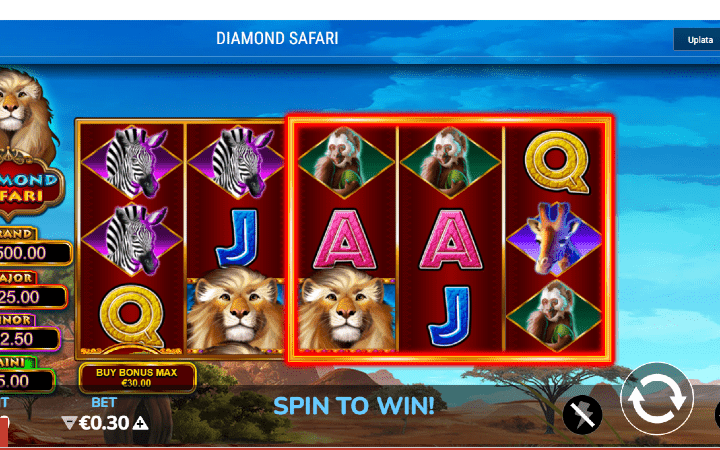Decrease the bet with the down arrow
720x450 pixels.
coord(68,423)
